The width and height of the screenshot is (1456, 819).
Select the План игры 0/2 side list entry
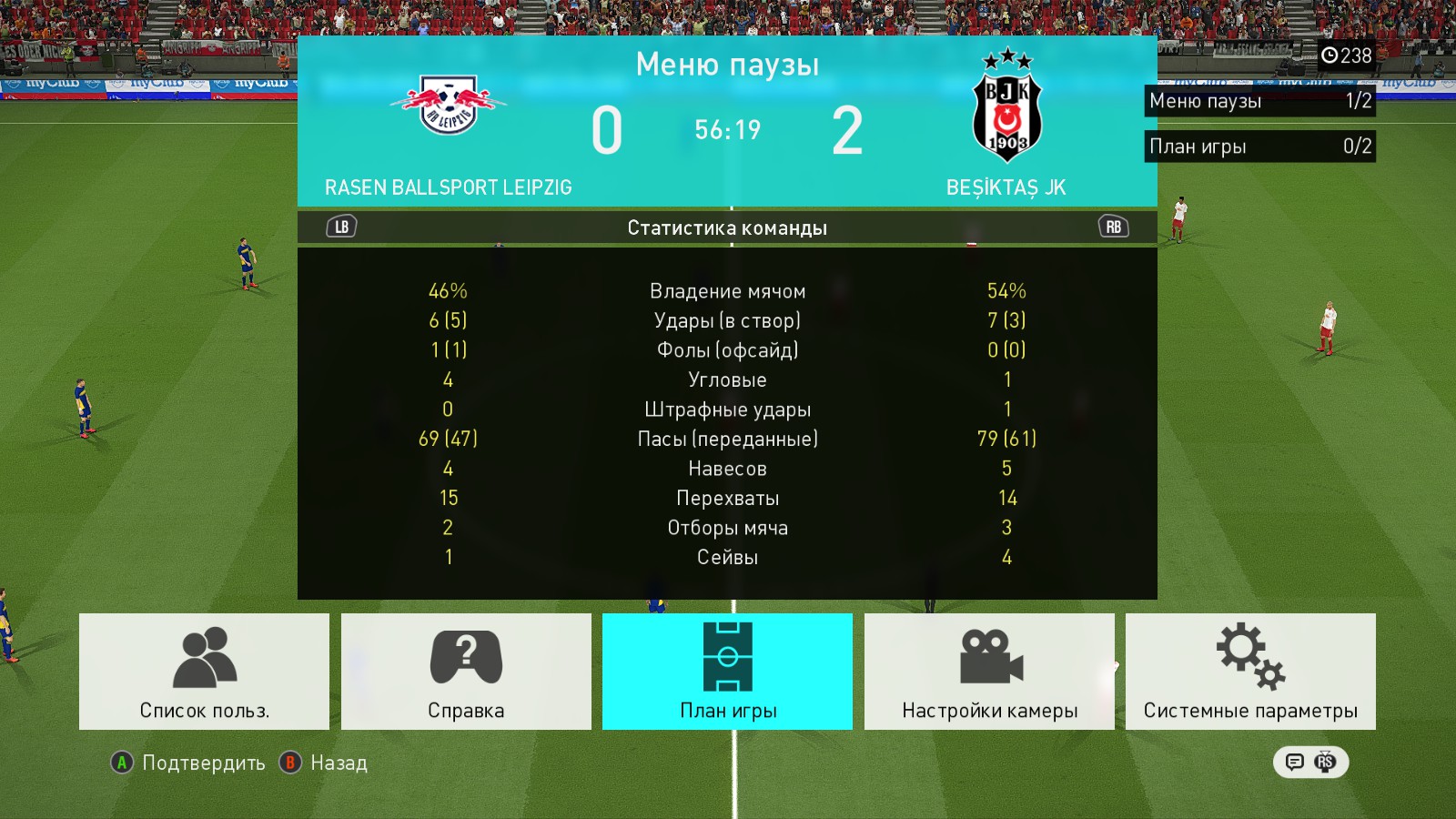coord(1259,147)
